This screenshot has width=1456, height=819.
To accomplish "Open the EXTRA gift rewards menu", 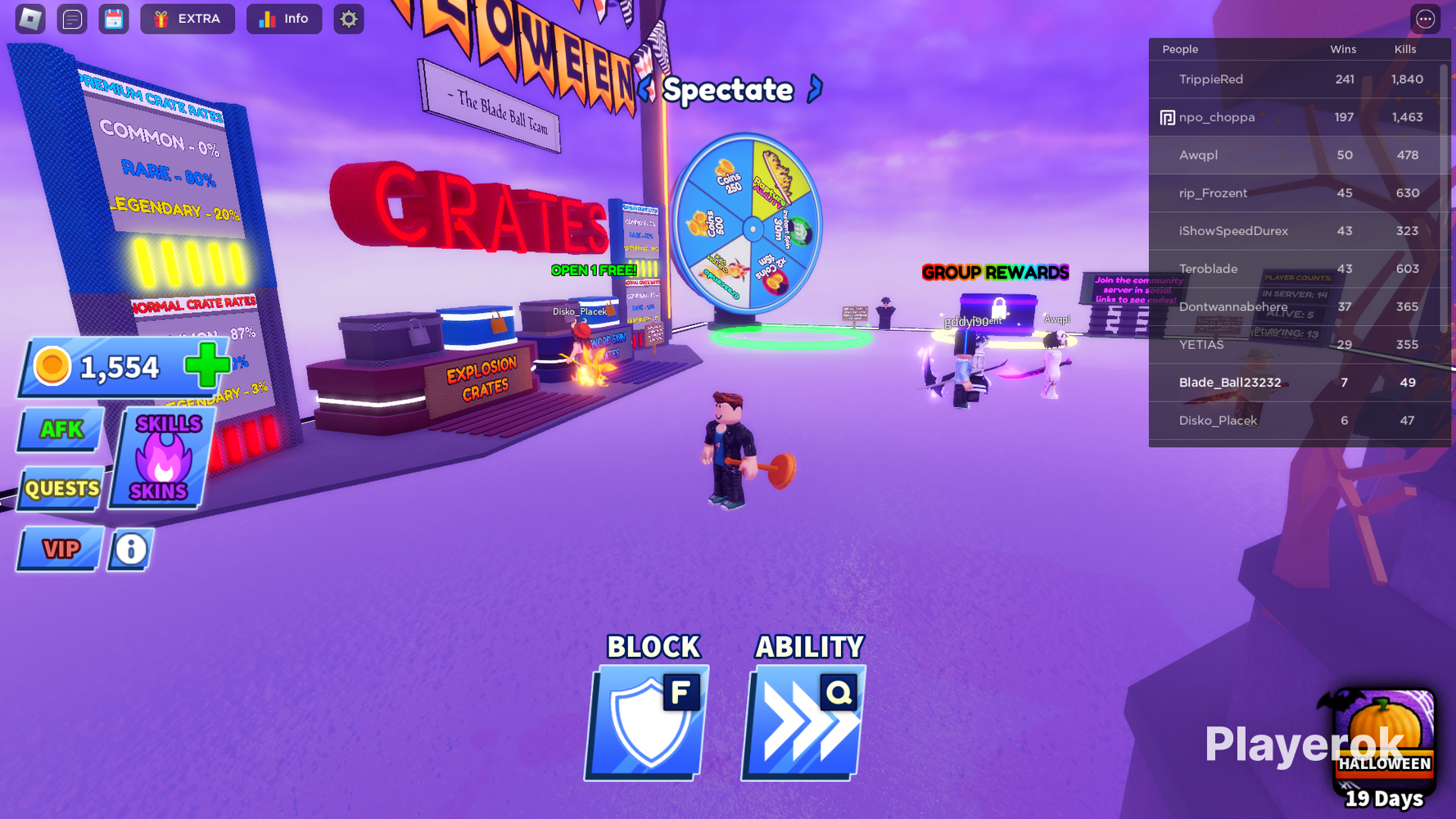I will 187,18.
